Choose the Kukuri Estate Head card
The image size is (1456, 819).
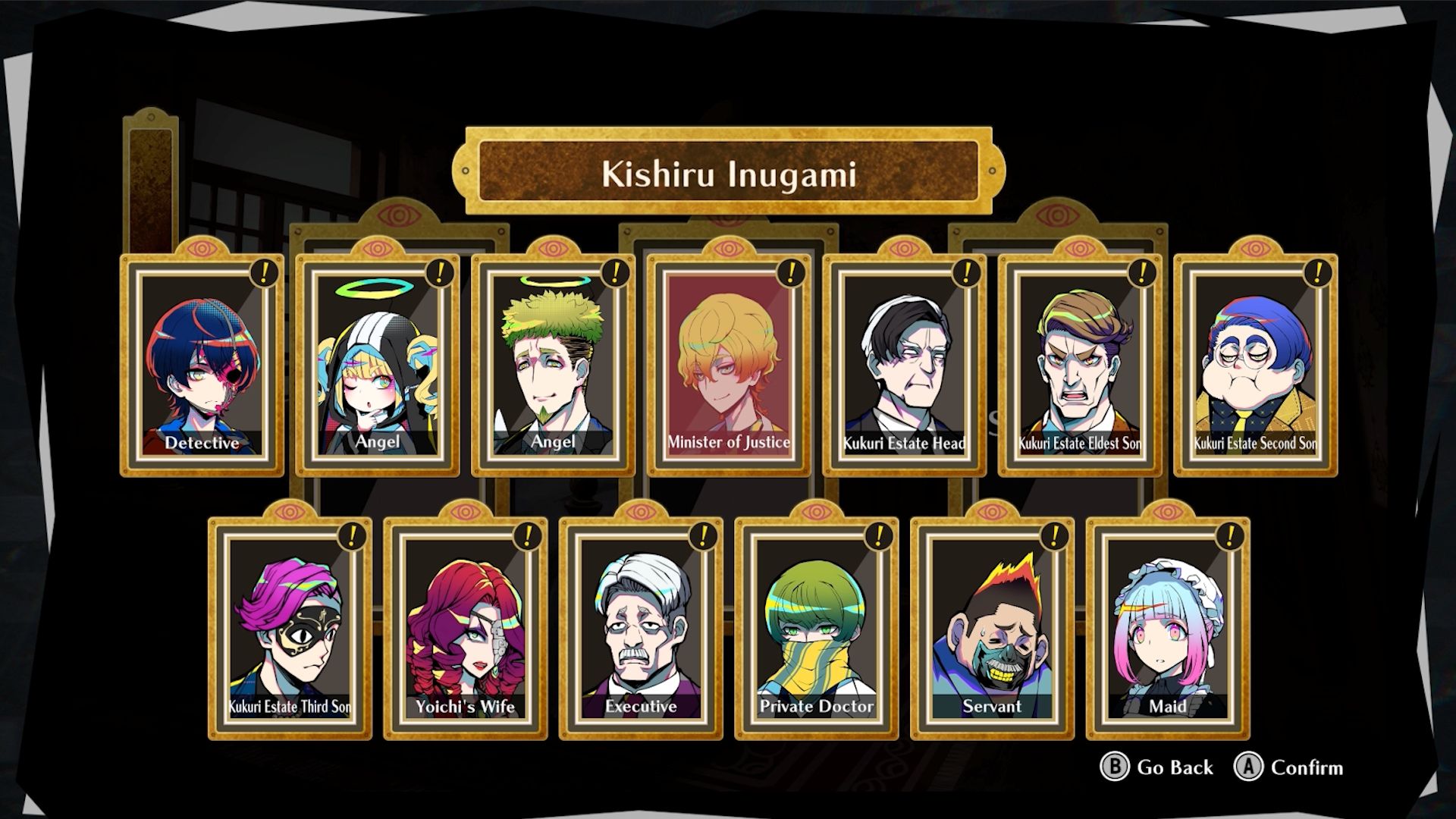[x=904, y=366]
